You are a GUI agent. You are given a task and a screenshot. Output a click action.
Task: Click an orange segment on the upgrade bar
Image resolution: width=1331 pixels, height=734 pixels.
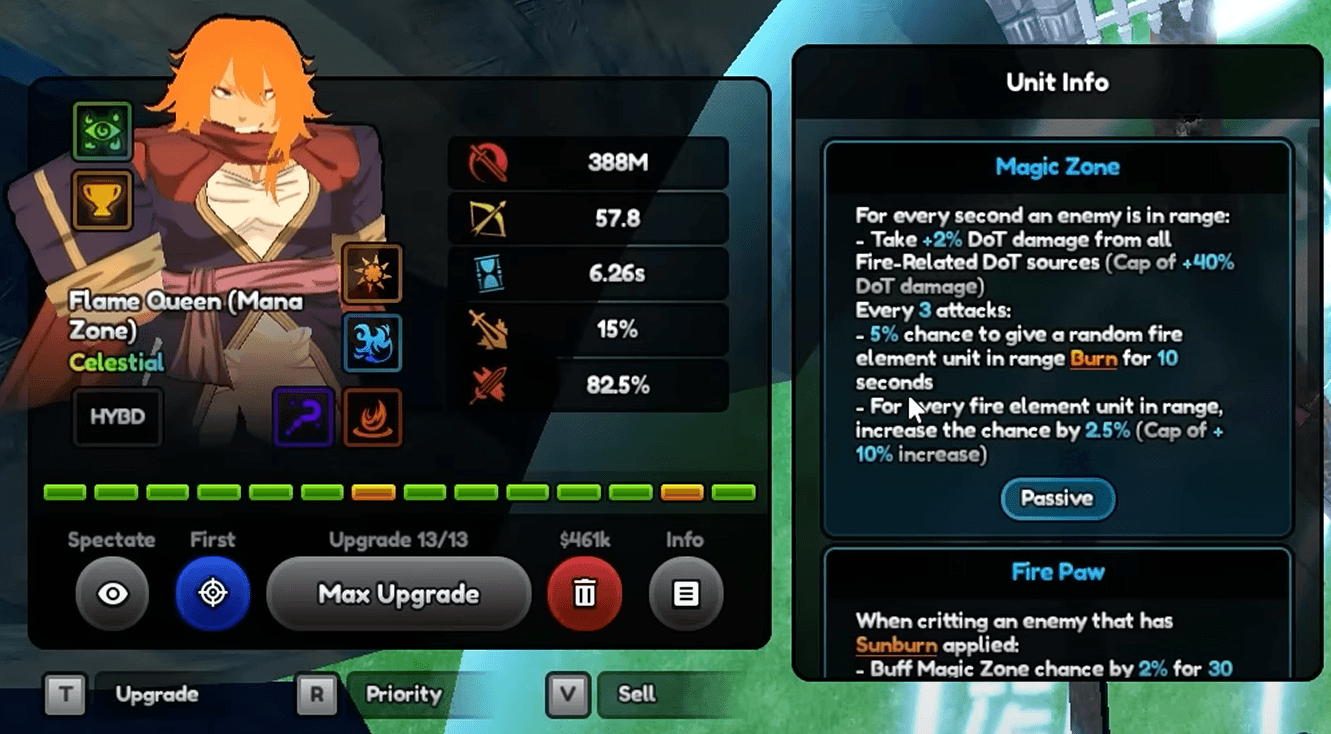[x=371, y=490]
